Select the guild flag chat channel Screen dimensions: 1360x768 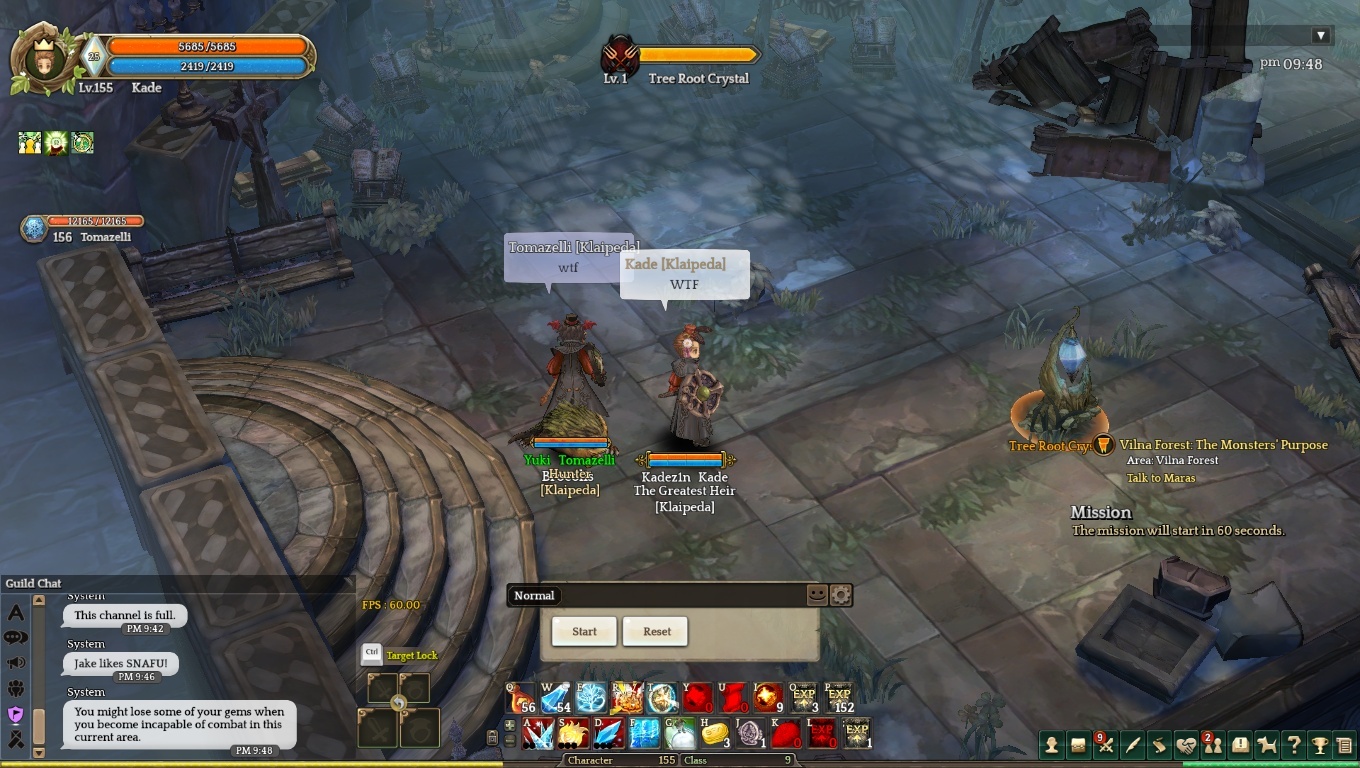coord(15,714)
